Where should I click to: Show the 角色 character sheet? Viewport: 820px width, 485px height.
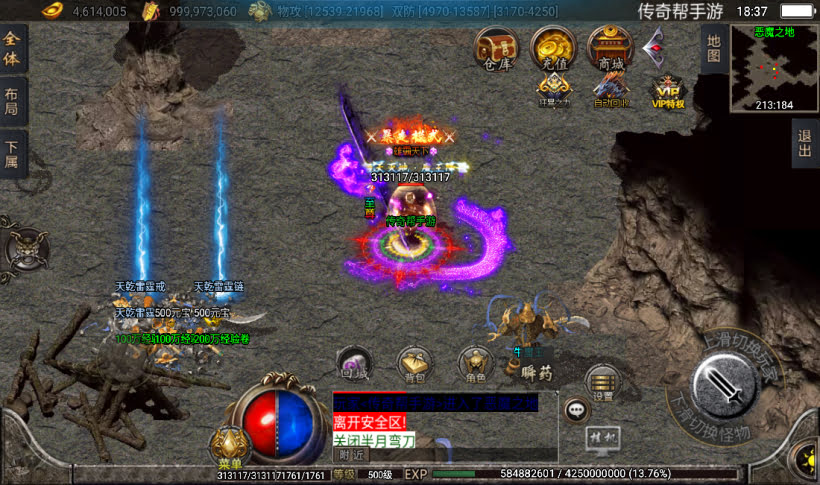click(475, 364)
